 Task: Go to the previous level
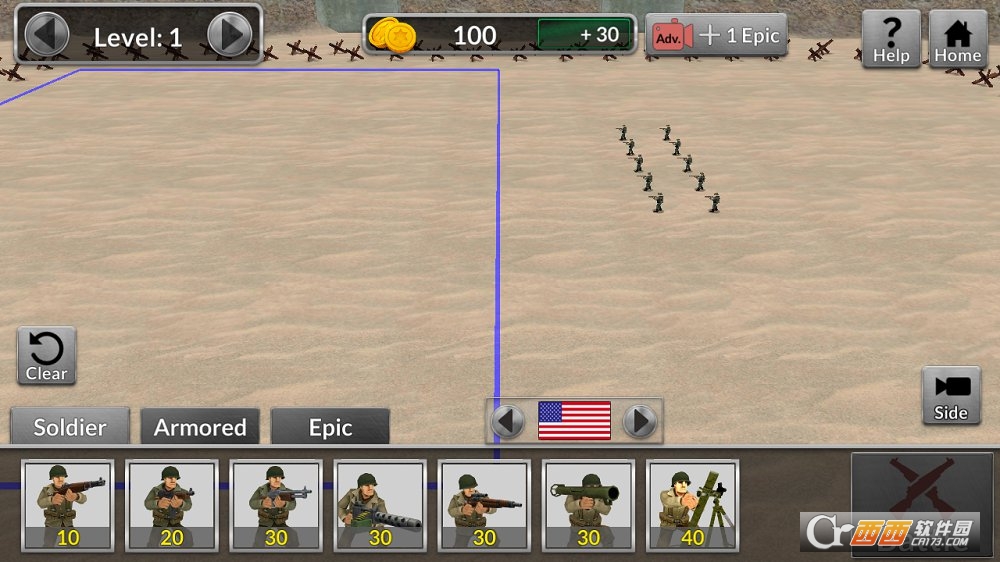(46, 36)
